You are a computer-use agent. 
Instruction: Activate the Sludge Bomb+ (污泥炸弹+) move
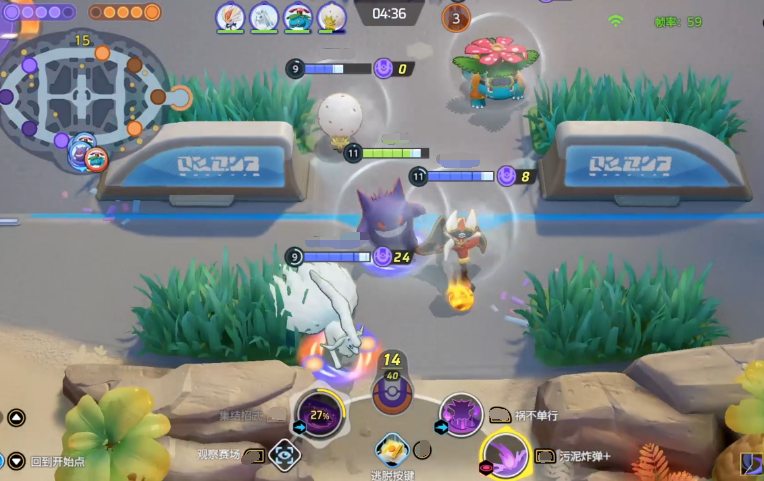click(506, 455)
